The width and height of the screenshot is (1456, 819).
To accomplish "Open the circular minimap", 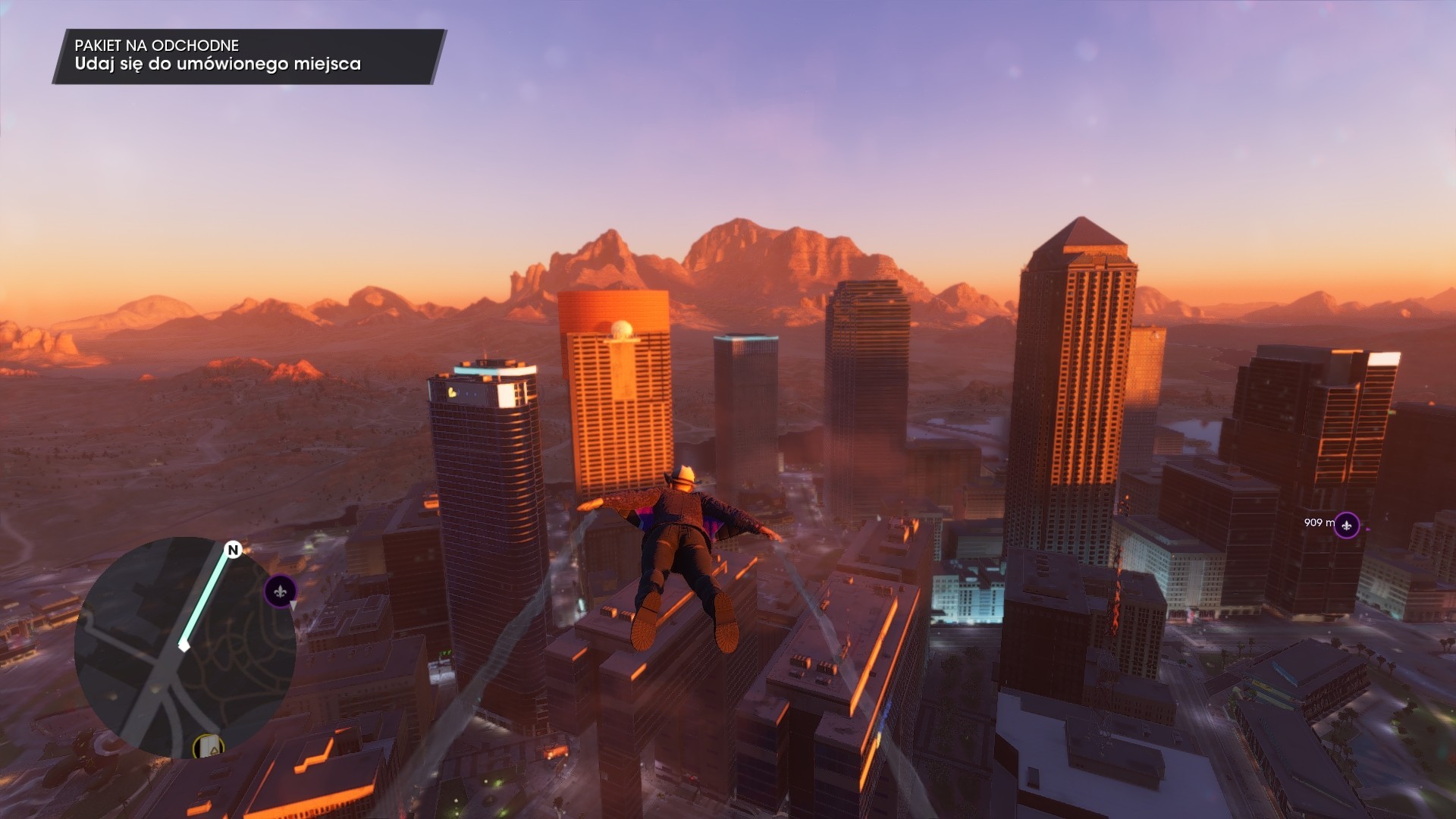I will point(184,647).
